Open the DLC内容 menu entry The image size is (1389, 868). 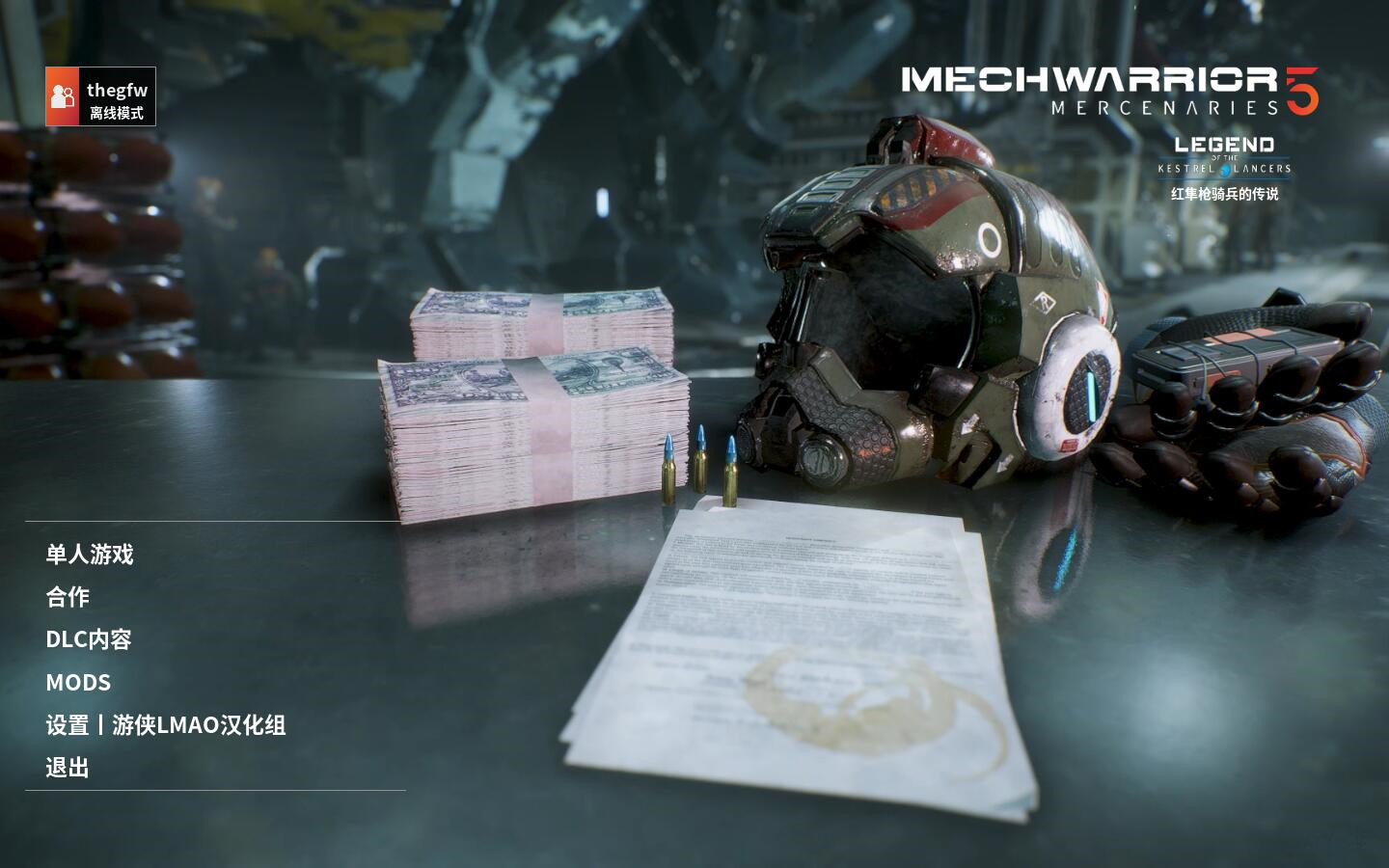click(89, 639)
